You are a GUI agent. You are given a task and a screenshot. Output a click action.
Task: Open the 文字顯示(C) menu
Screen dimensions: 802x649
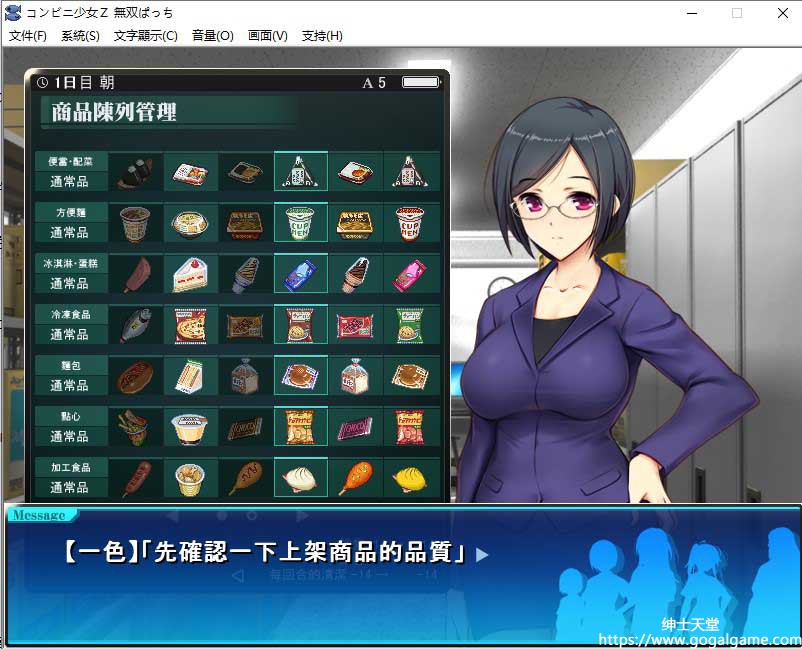[x=146, y=36]
